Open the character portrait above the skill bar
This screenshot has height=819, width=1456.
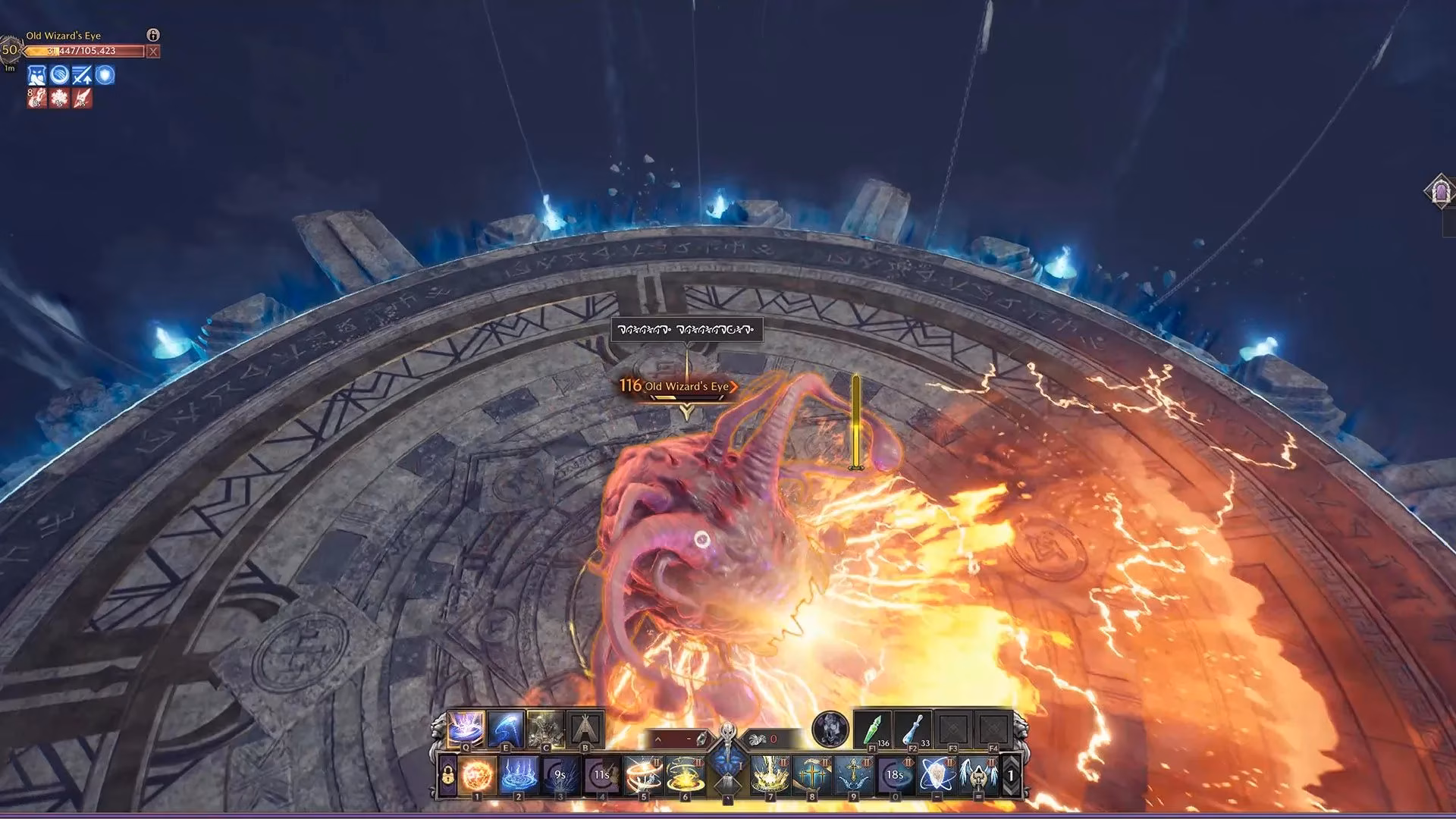(x=831, y=729)
